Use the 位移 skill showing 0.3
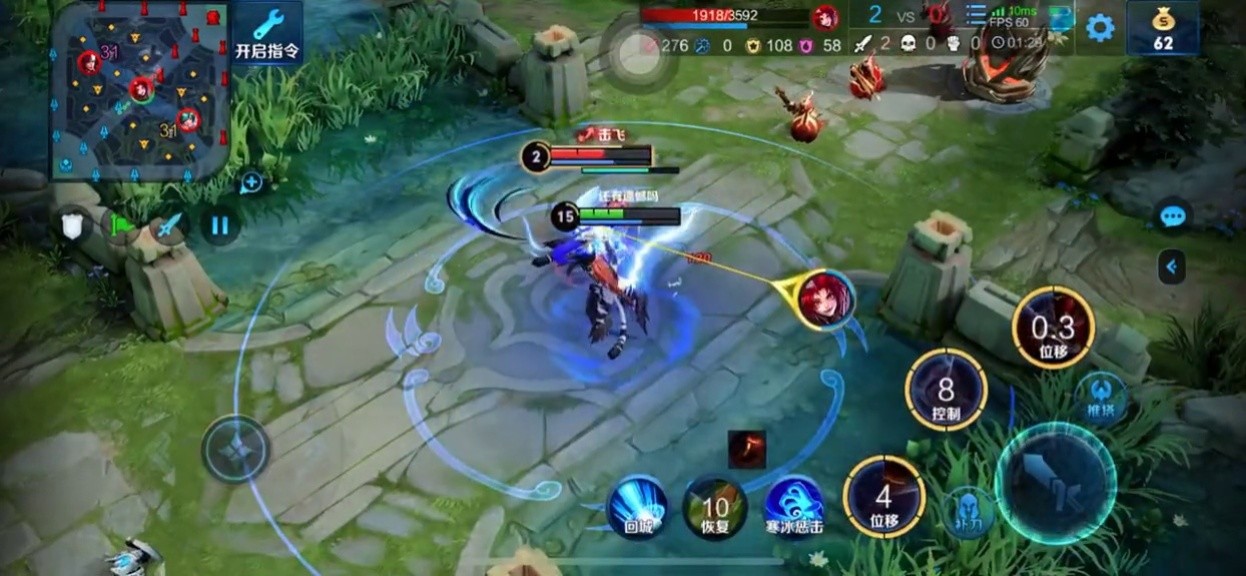This screenshot has height=576, width=1246. pyautogui.click(x=1053, y=328)
